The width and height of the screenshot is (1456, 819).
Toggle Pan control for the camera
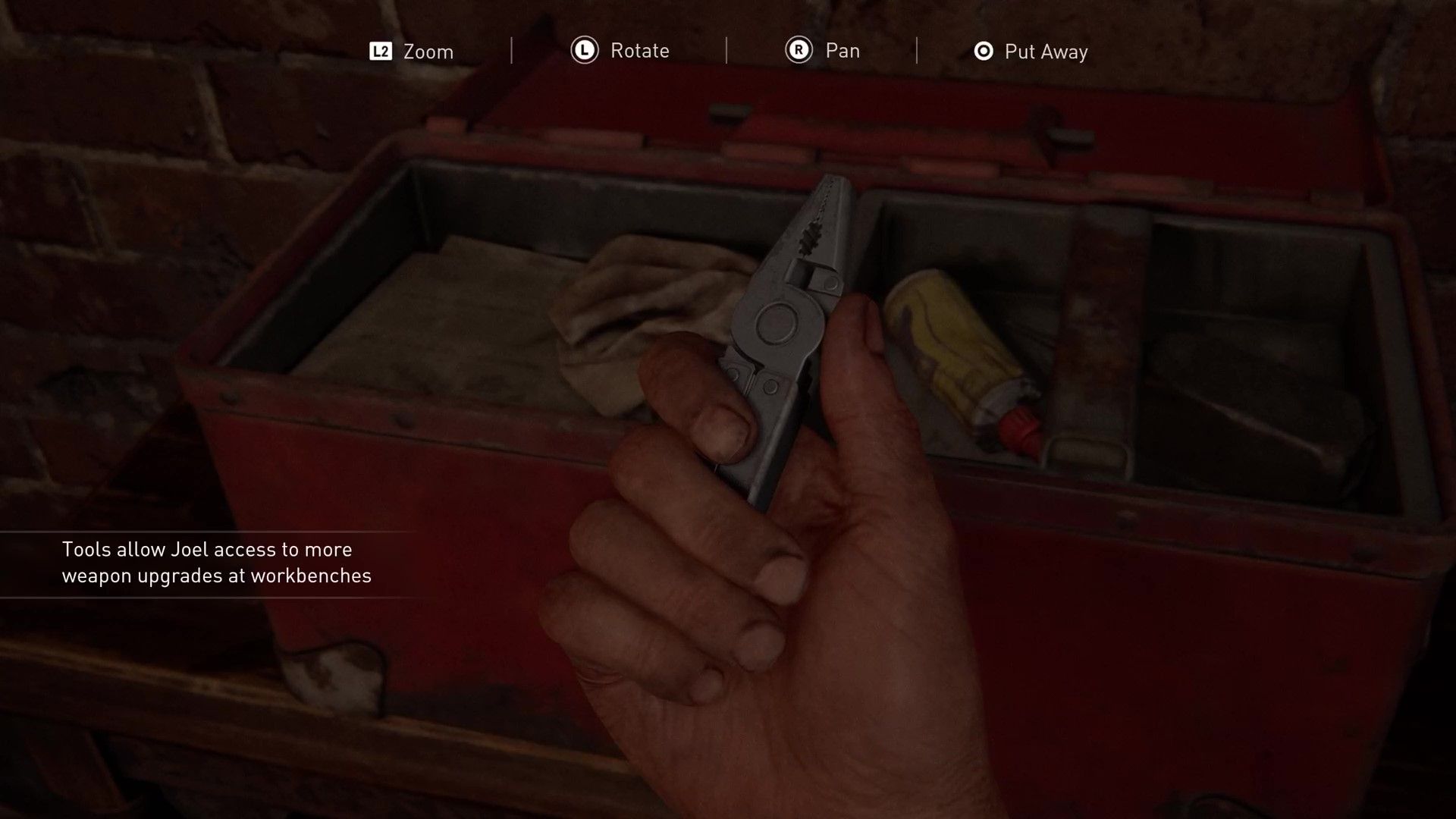pos(842,51)
